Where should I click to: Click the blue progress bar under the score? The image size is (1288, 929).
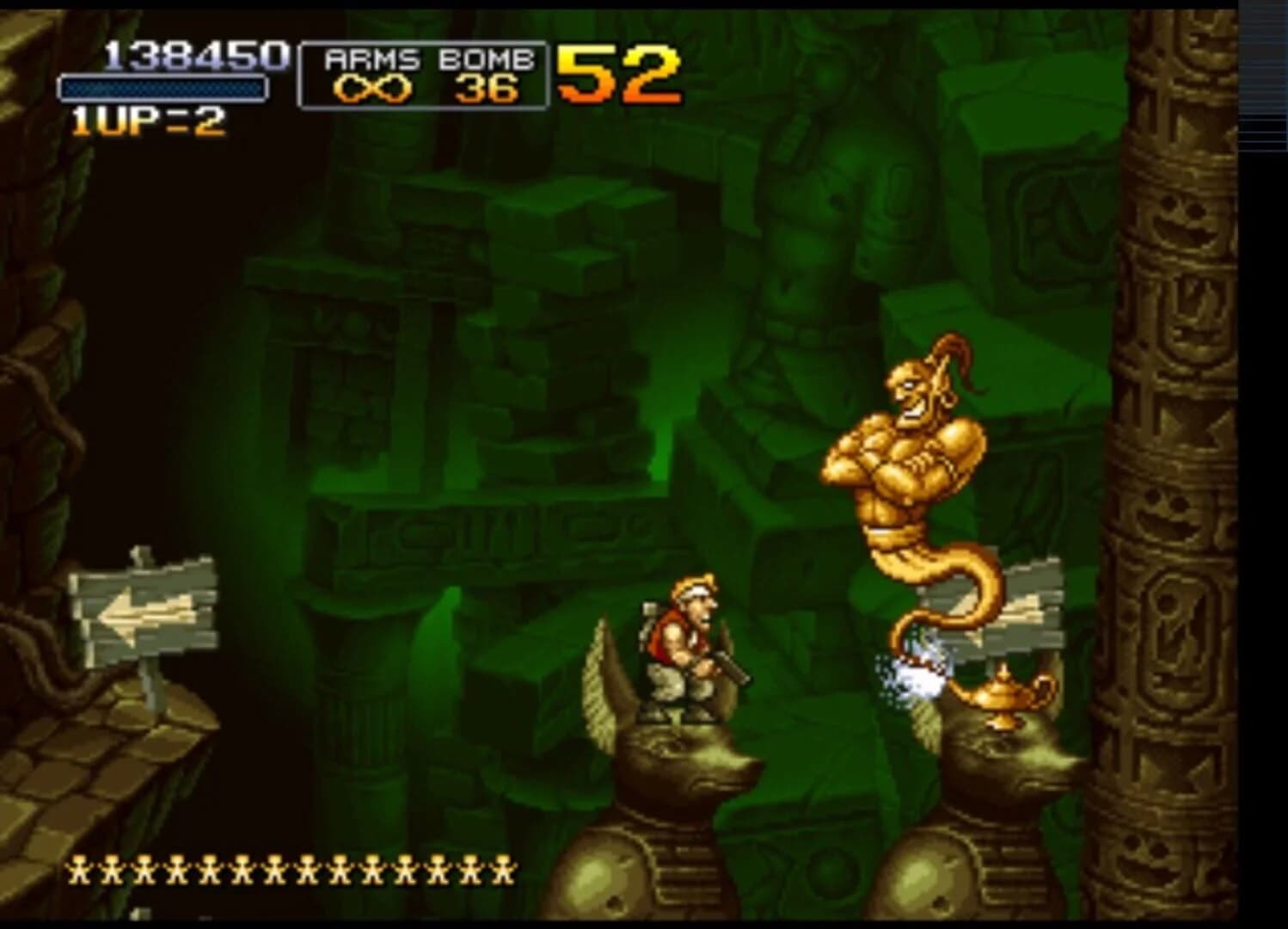tap(162, 89)
